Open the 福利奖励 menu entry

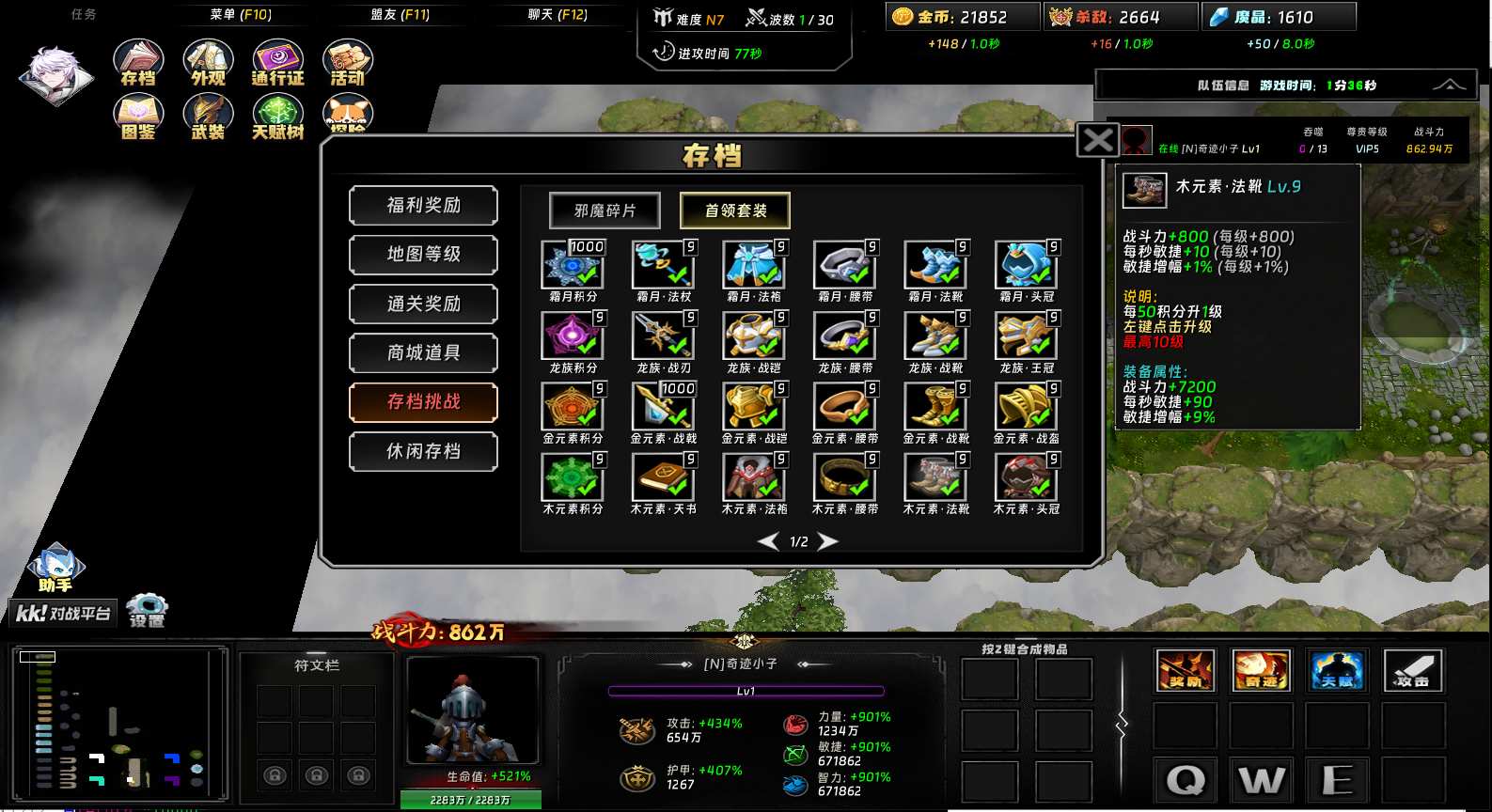point(423,206)
